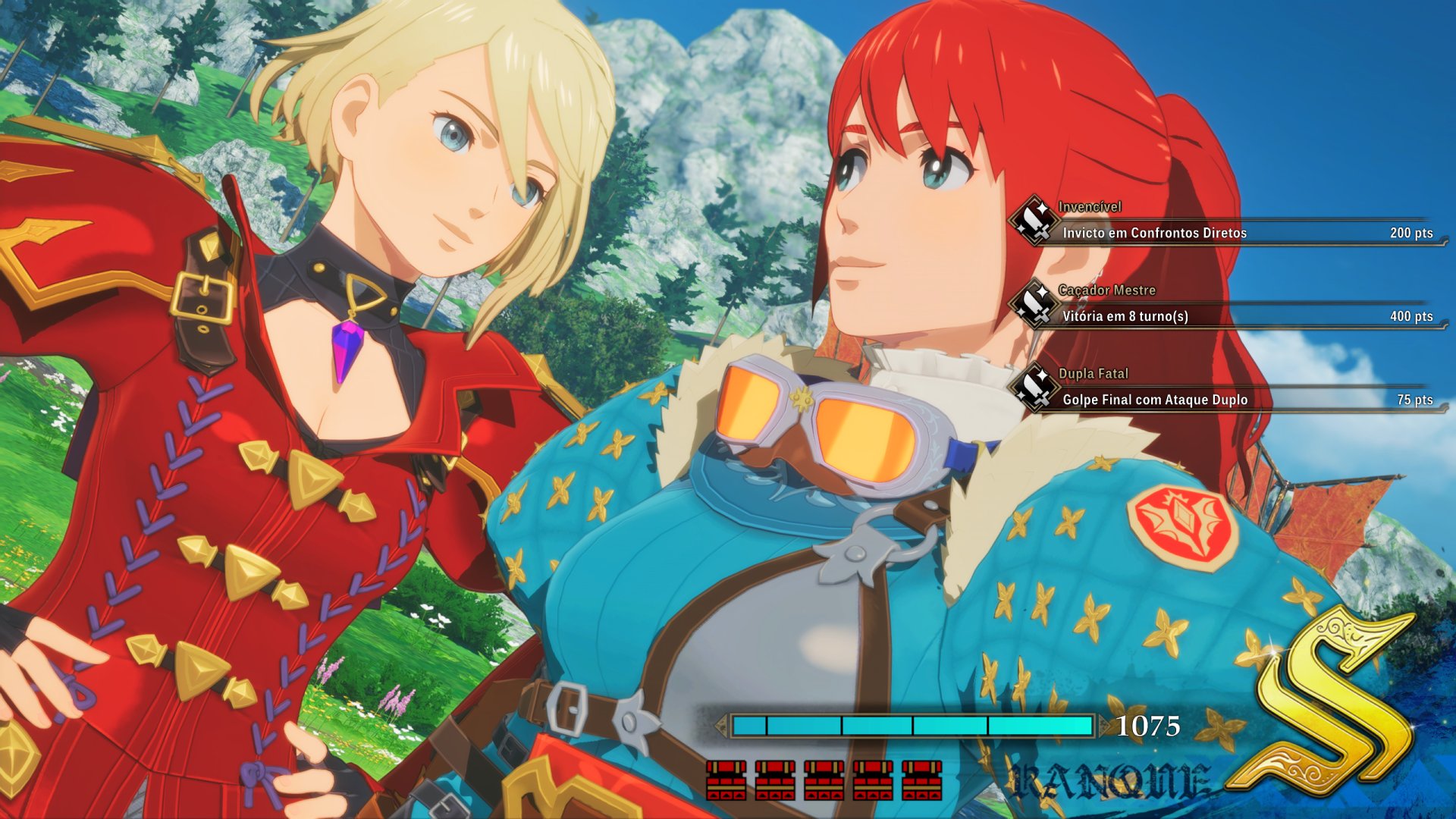Select the "Dupla Fatal" achievement title
1456x819 pixels.
(1092, 373)
